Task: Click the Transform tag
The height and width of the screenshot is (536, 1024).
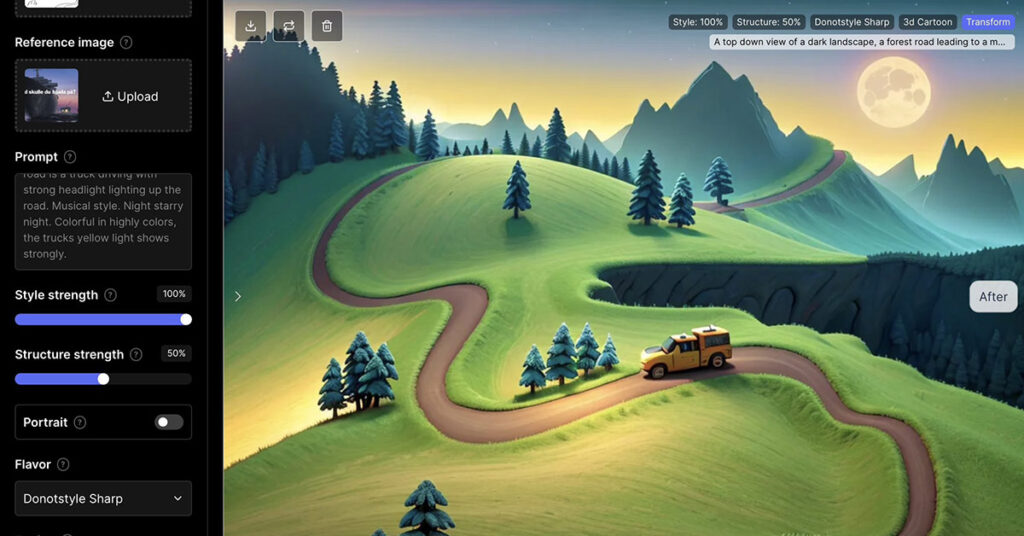Action: 987,22
